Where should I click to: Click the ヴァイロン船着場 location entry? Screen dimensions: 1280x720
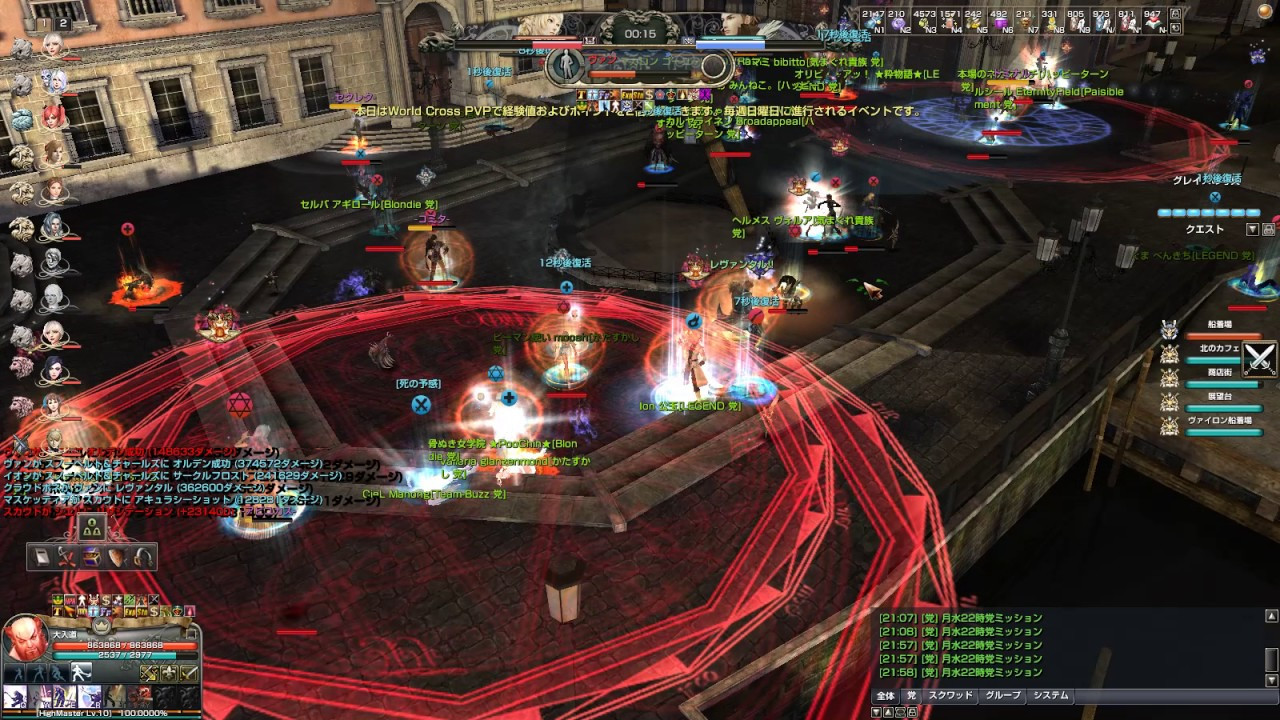[x=1221, y=421]
